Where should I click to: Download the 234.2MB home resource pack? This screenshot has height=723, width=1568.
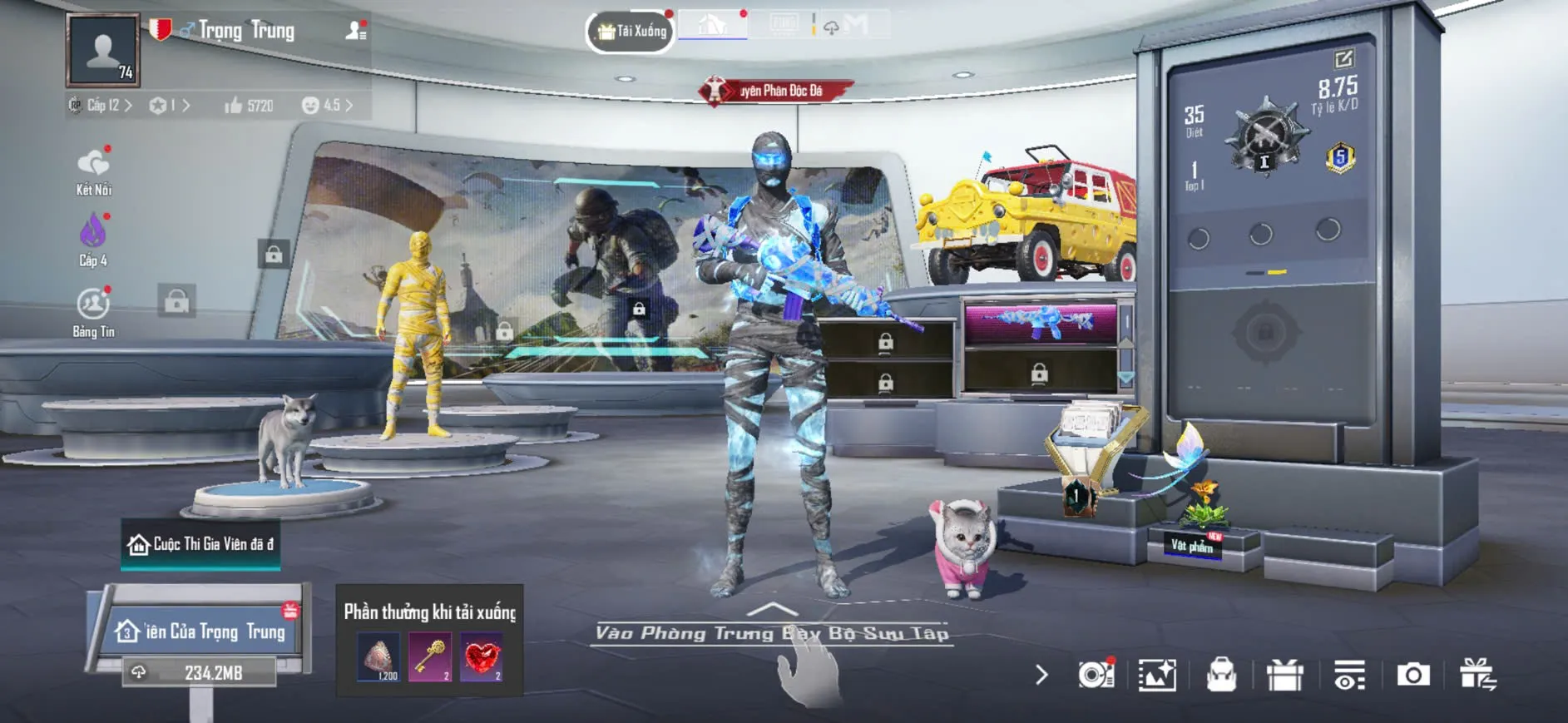[x=200, y=672]
